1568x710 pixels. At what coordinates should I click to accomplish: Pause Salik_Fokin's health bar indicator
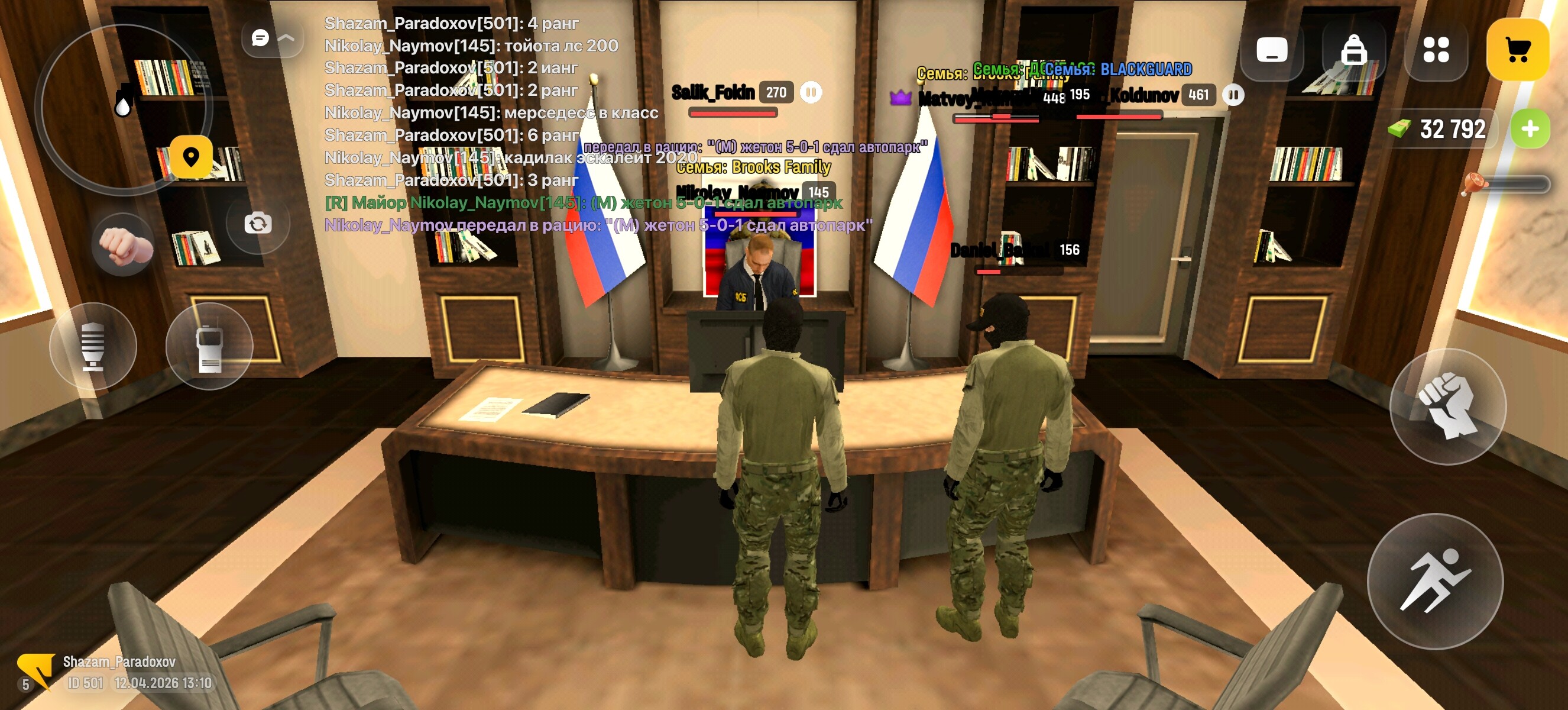[x=811, y=91]
